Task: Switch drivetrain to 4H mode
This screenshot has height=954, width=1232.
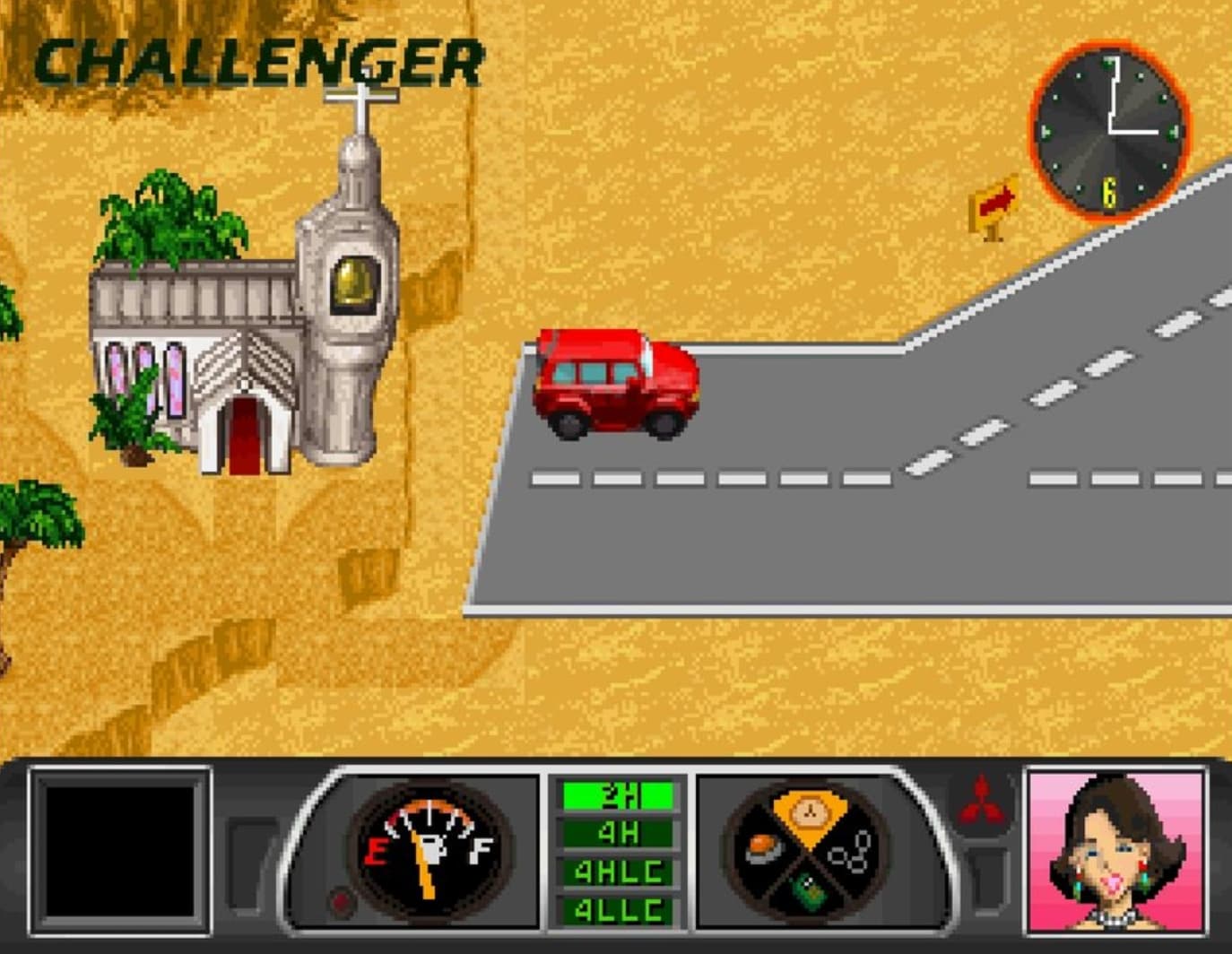Action: pyautogui.click(x=617, y=833)
